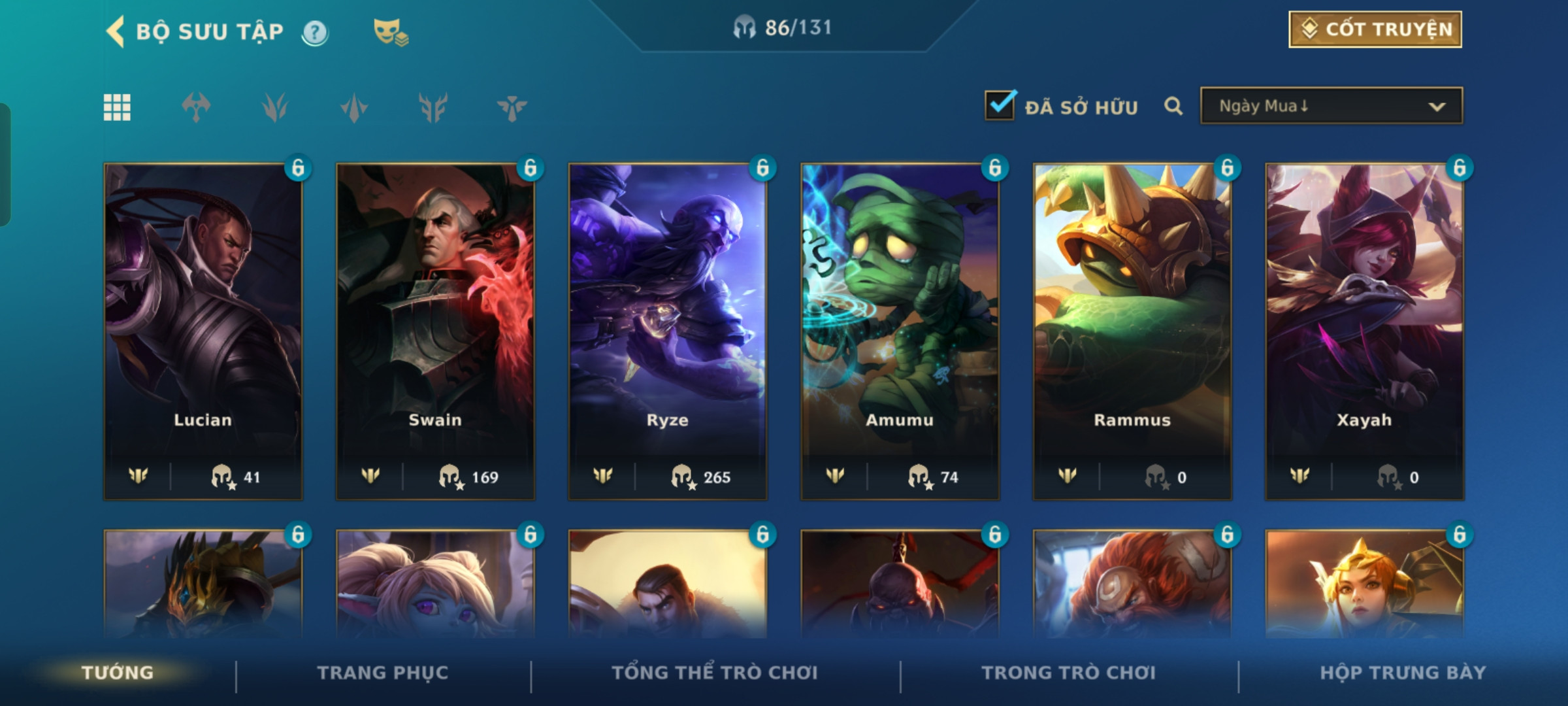The image size is (1568, 706).
Task: Open the collection help question mark
Action: point(316,32)
